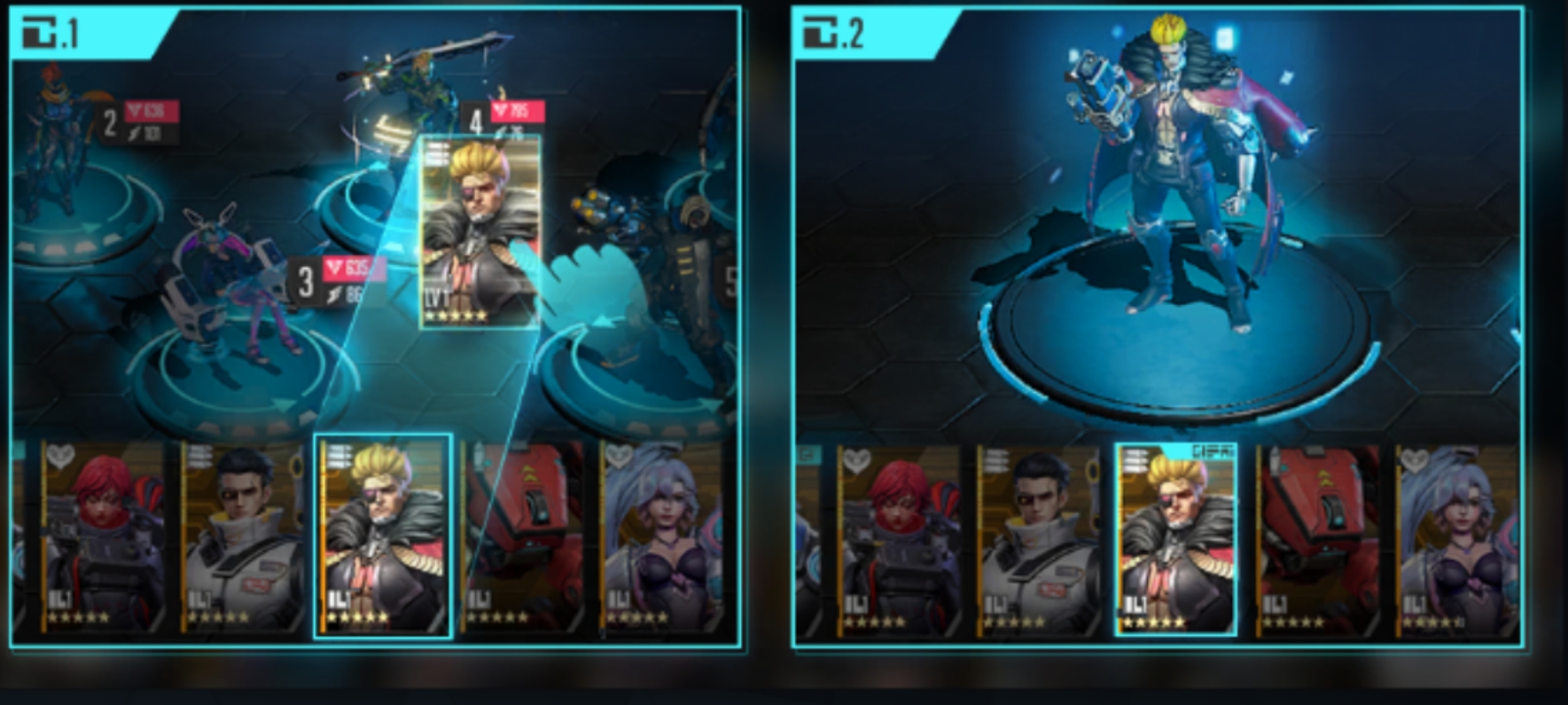
Task: Click the heart icon on the silver-haired woman's card
Action: tap(616, 457)
